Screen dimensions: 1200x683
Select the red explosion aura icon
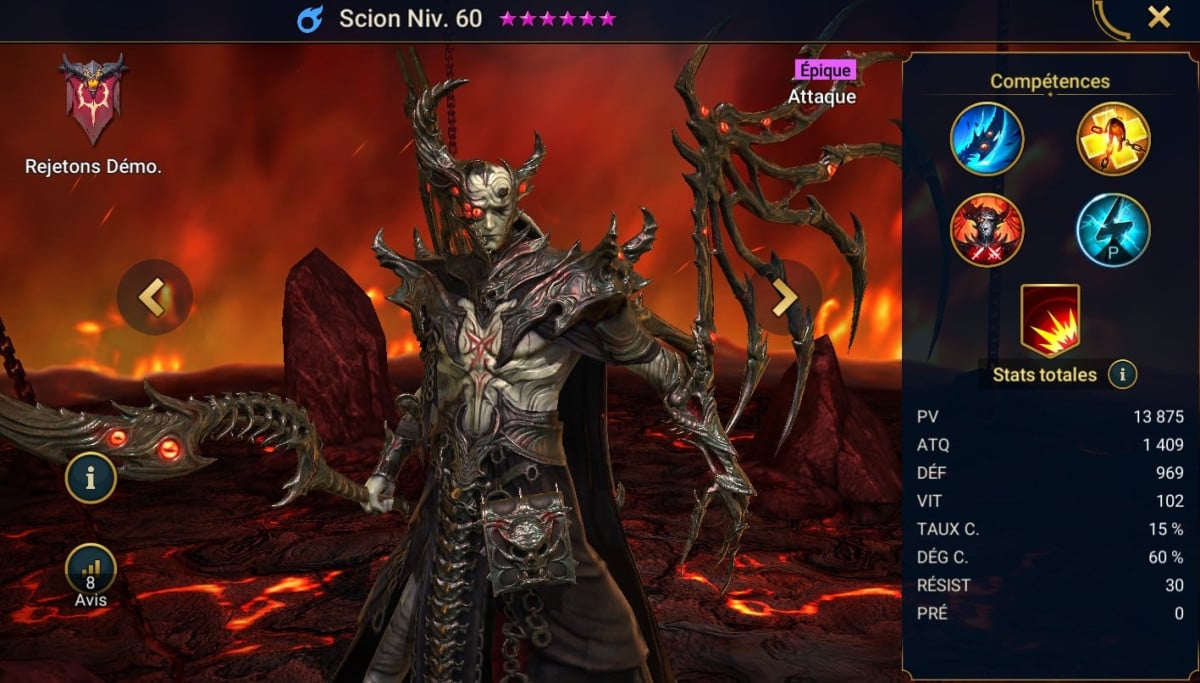pyautogui.click(x=1050, y=320)
